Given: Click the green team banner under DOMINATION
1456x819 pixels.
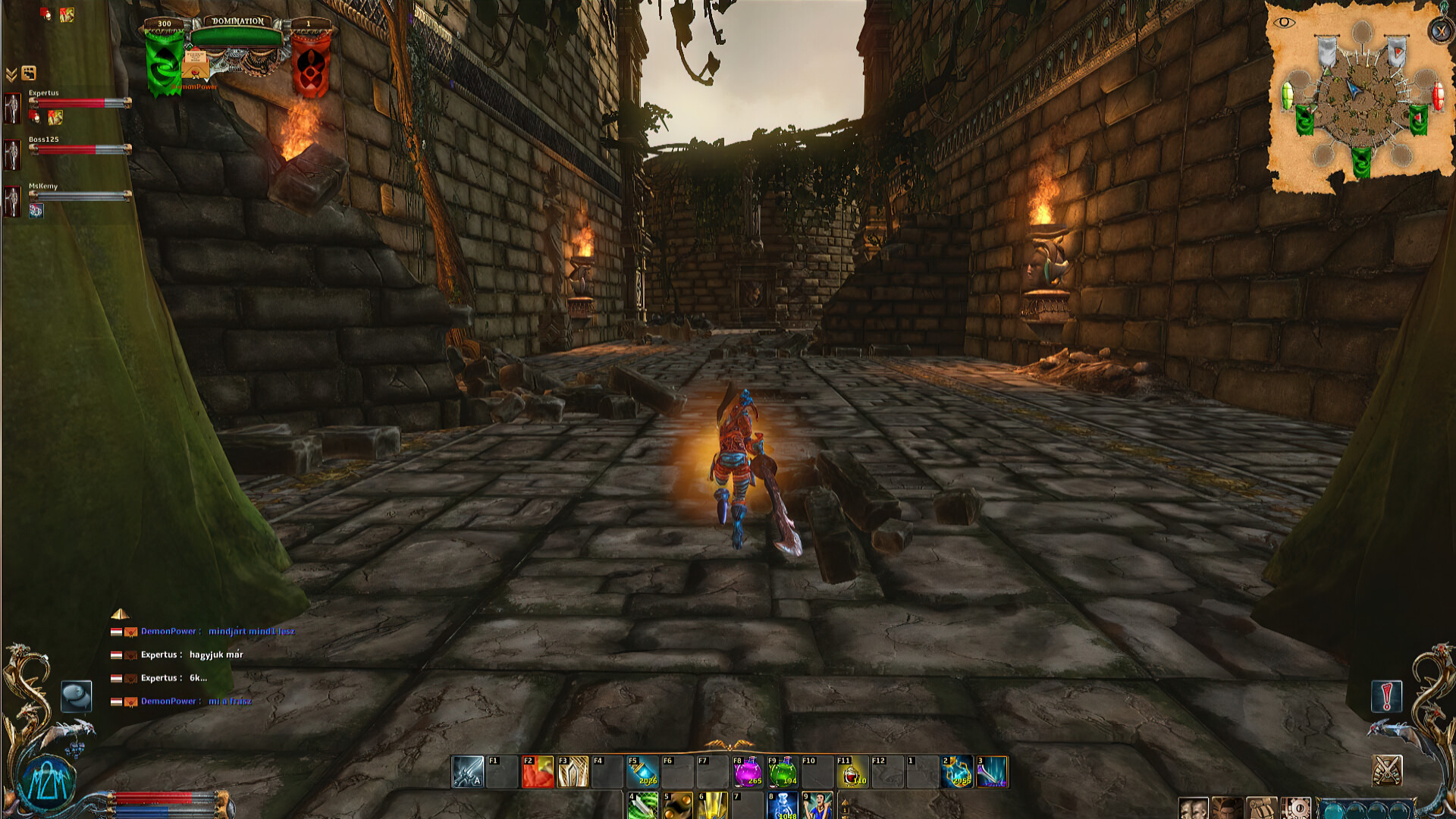Looking at the screenshot, I should coord(163,61).
